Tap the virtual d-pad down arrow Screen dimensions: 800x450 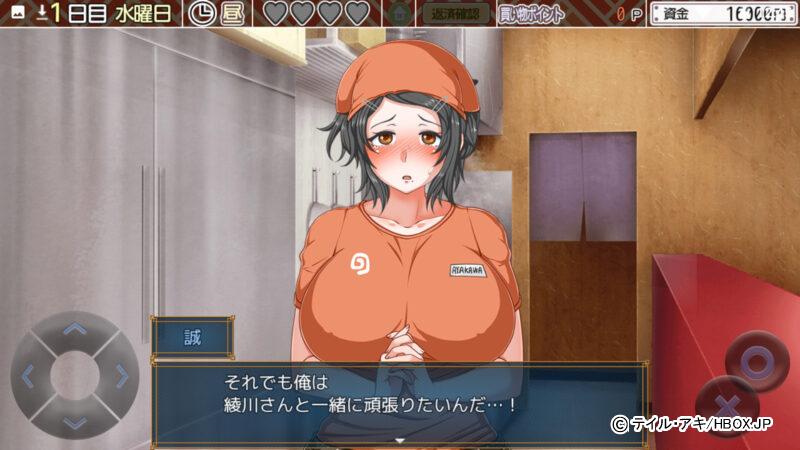(x=75, y=421)
